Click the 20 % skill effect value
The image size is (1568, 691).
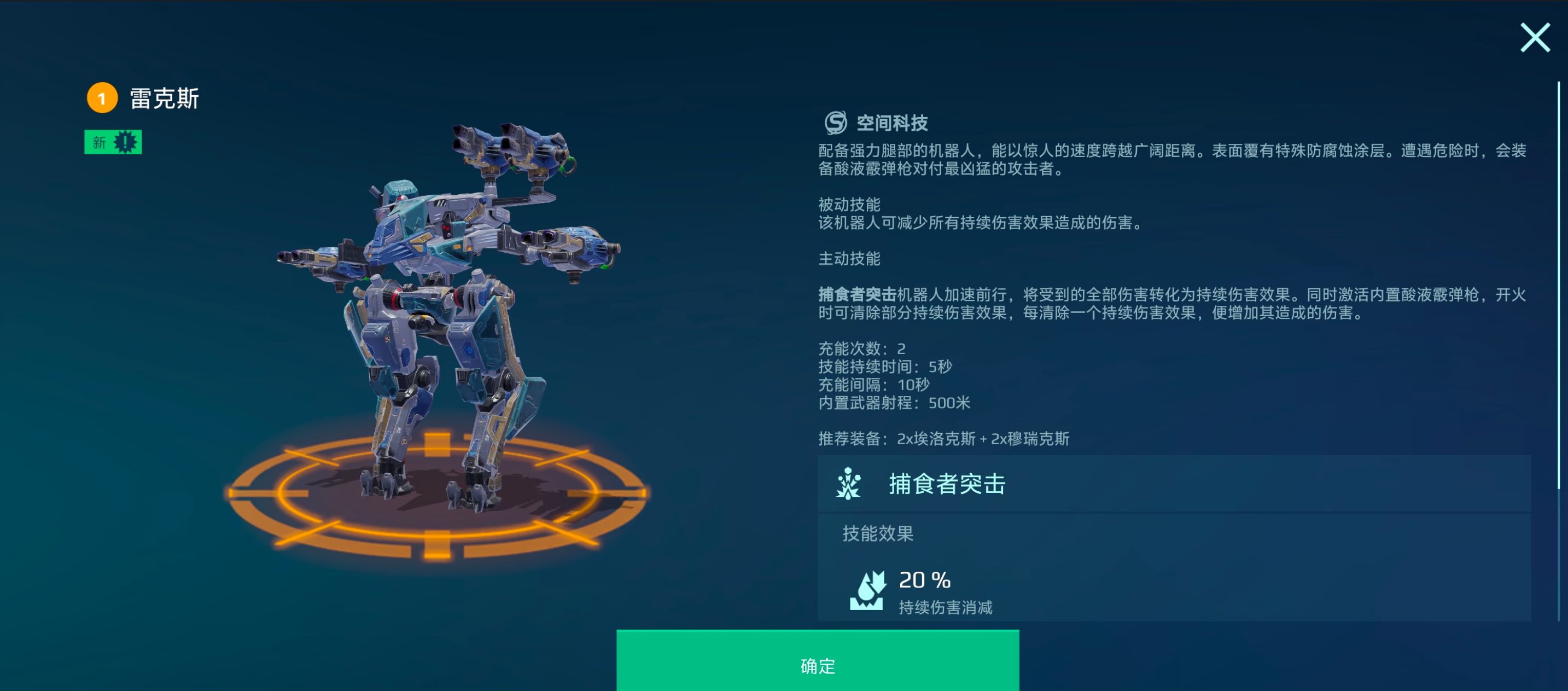923,579
